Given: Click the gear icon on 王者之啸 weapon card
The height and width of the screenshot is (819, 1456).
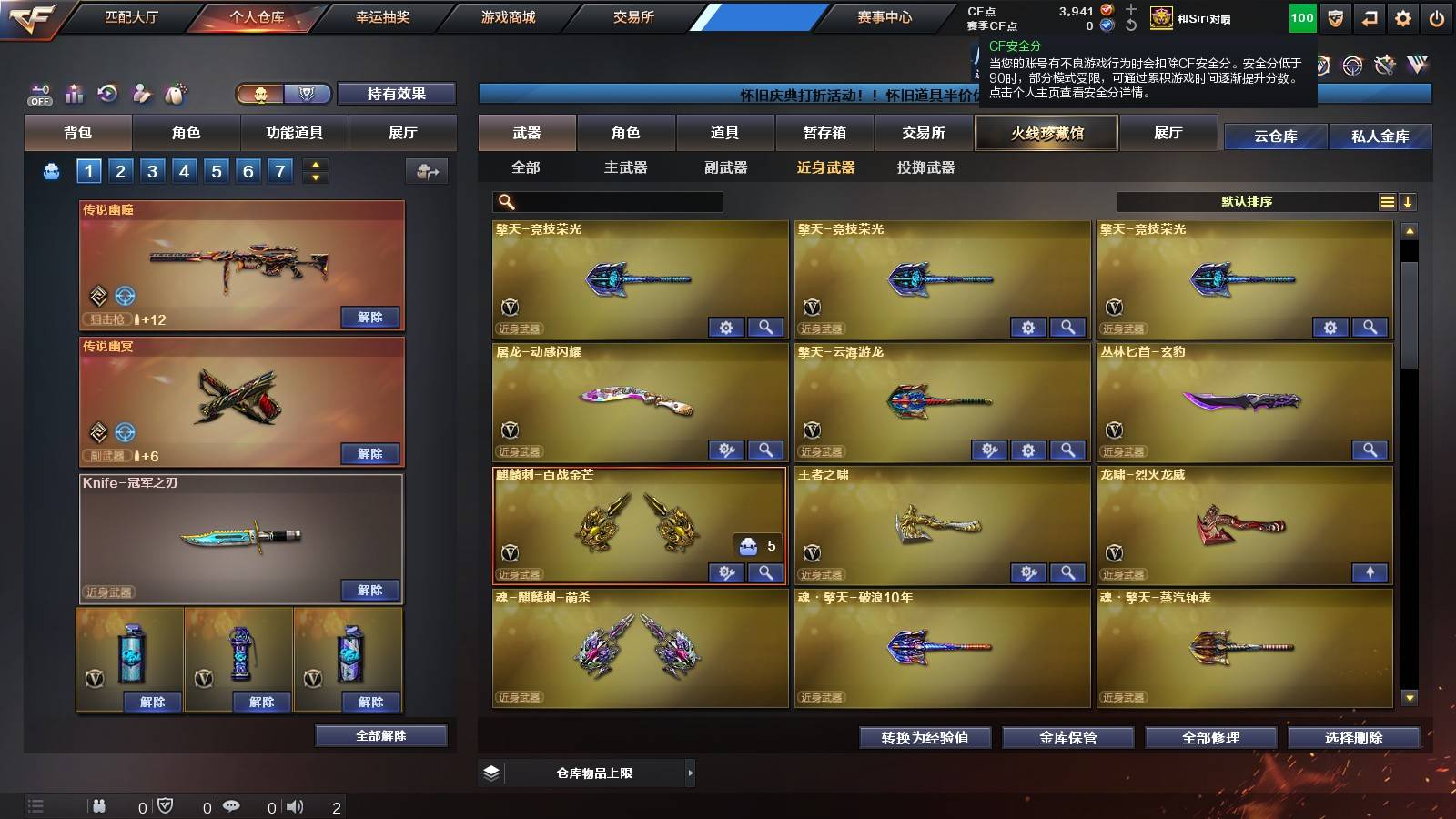Looking at the screenshot, I should click(x=1028, y=572).
